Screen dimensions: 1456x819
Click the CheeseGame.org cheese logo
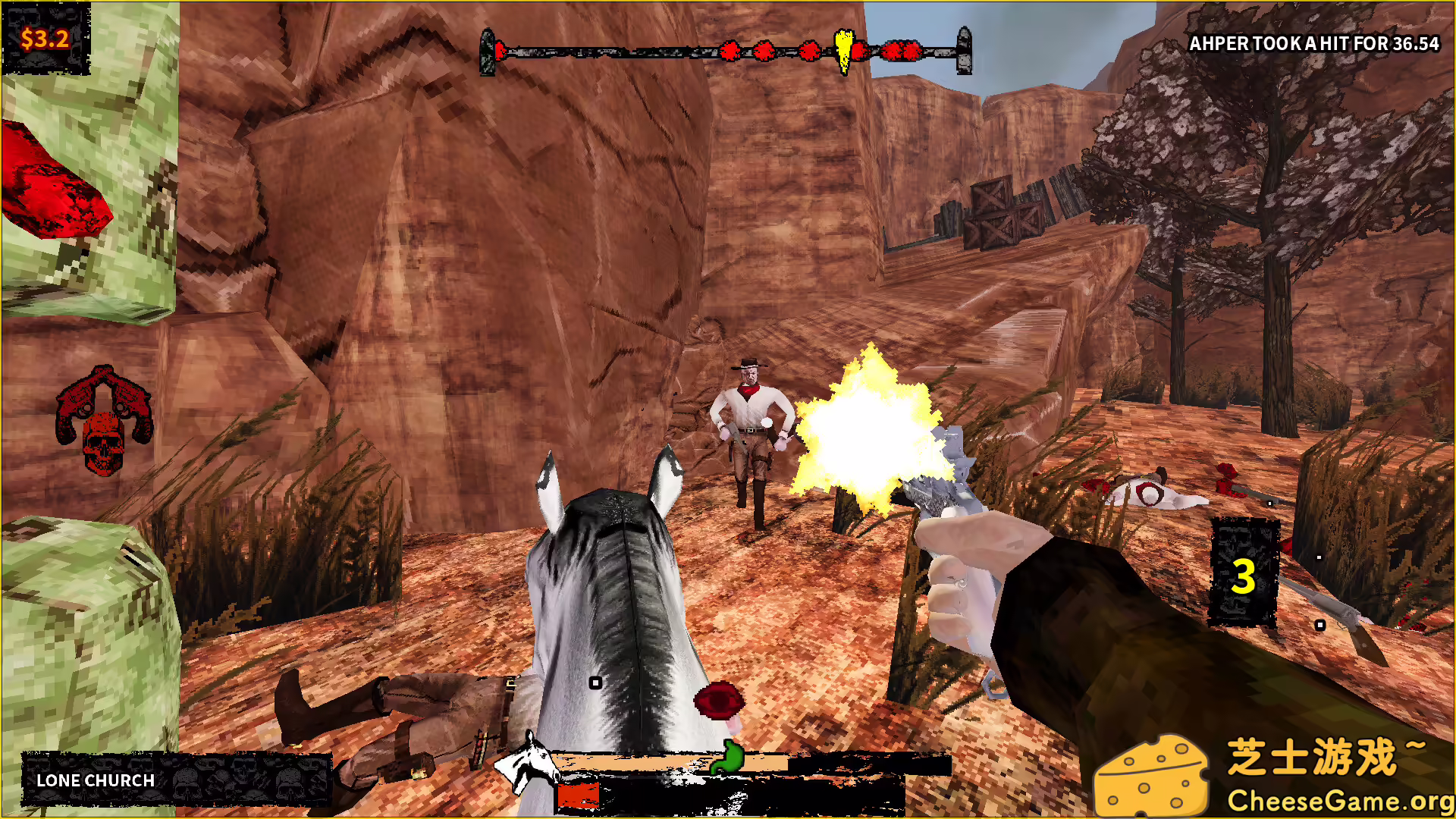1150,777
